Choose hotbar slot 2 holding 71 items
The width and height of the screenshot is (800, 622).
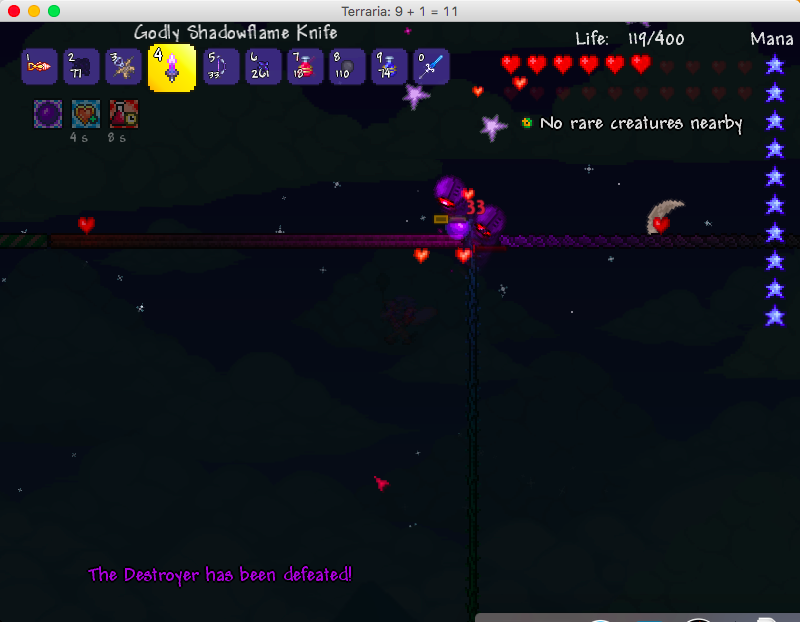pos(81,68)
